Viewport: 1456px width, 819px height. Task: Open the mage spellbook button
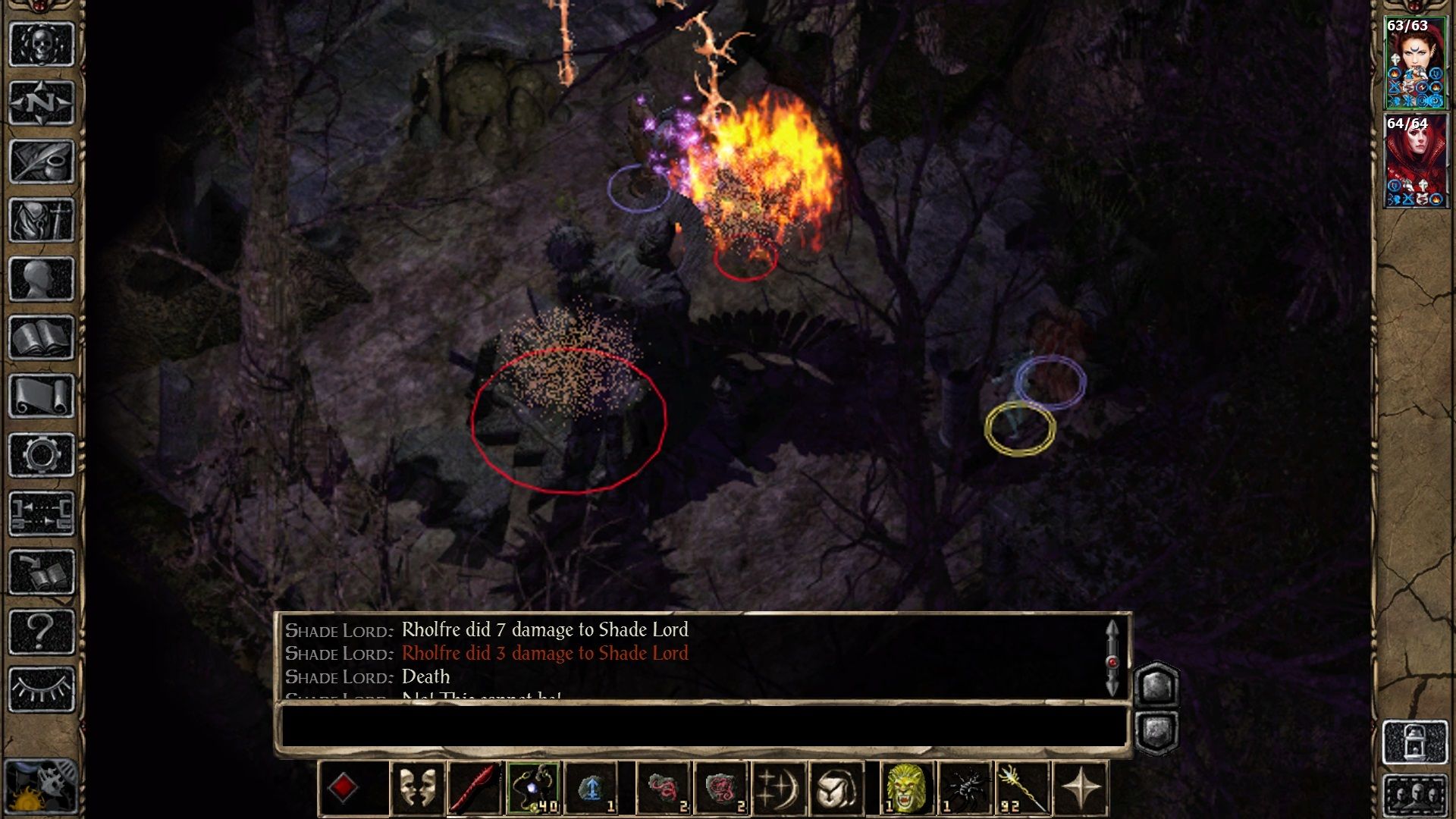(x=41, y=337)
